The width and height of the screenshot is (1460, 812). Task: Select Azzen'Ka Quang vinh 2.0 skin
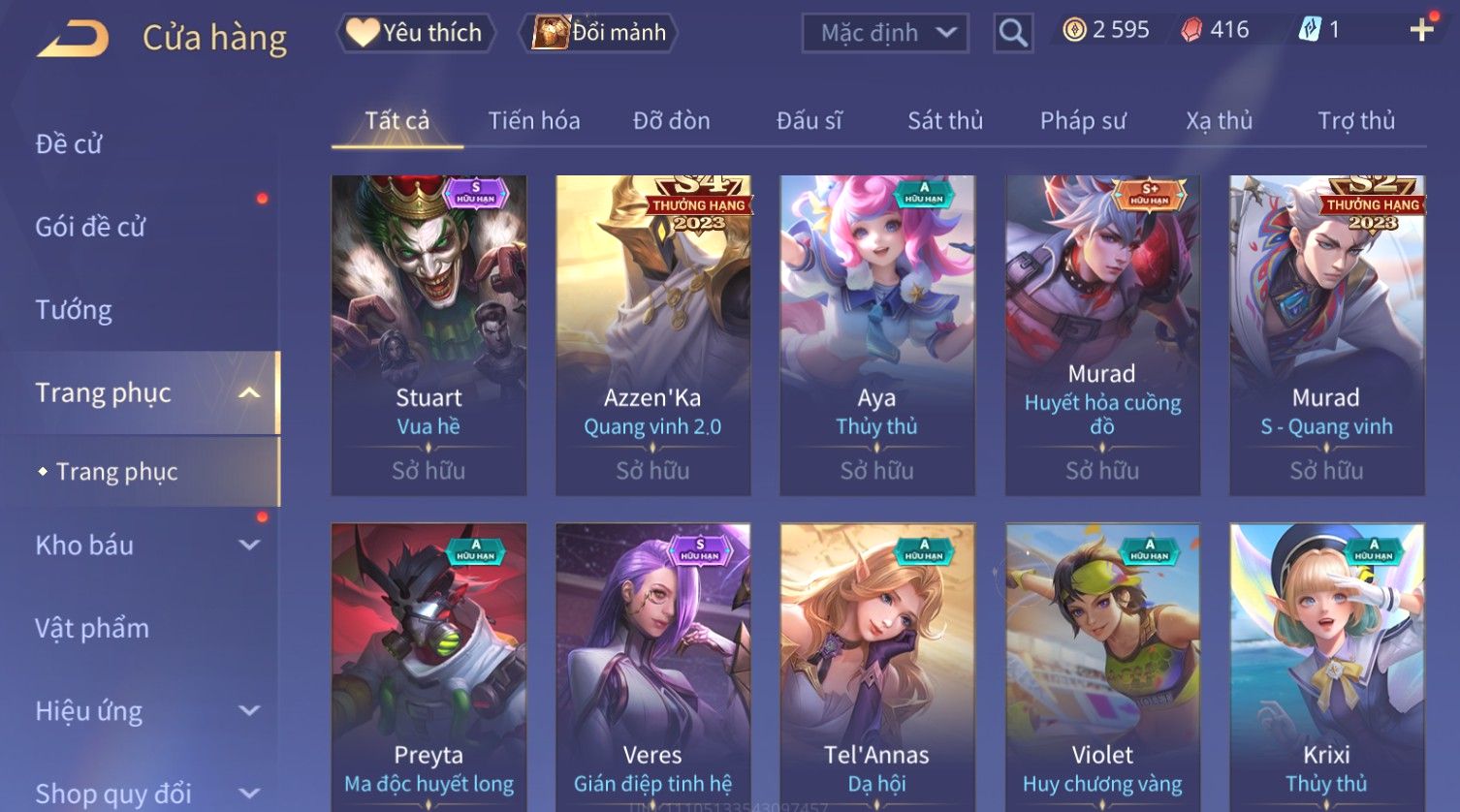click(652, 334)
